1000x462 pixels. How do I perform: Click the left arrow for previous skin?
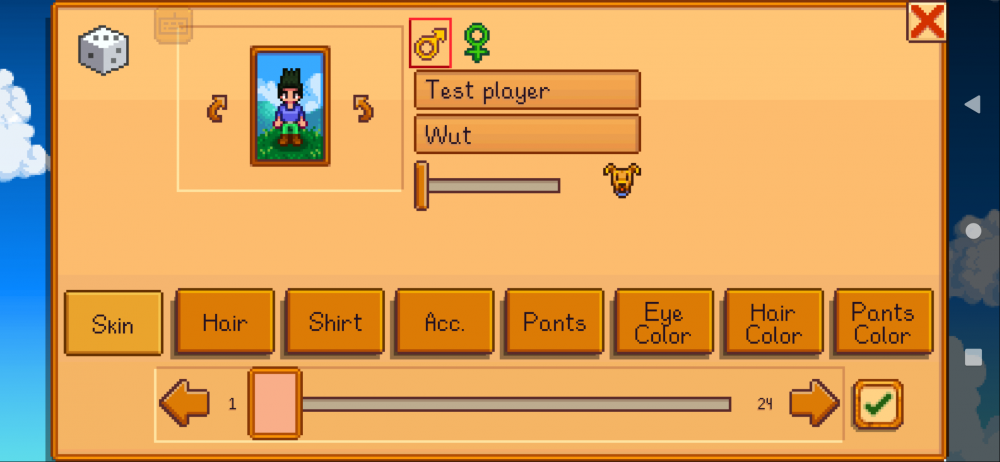click(x=185, y=403)
